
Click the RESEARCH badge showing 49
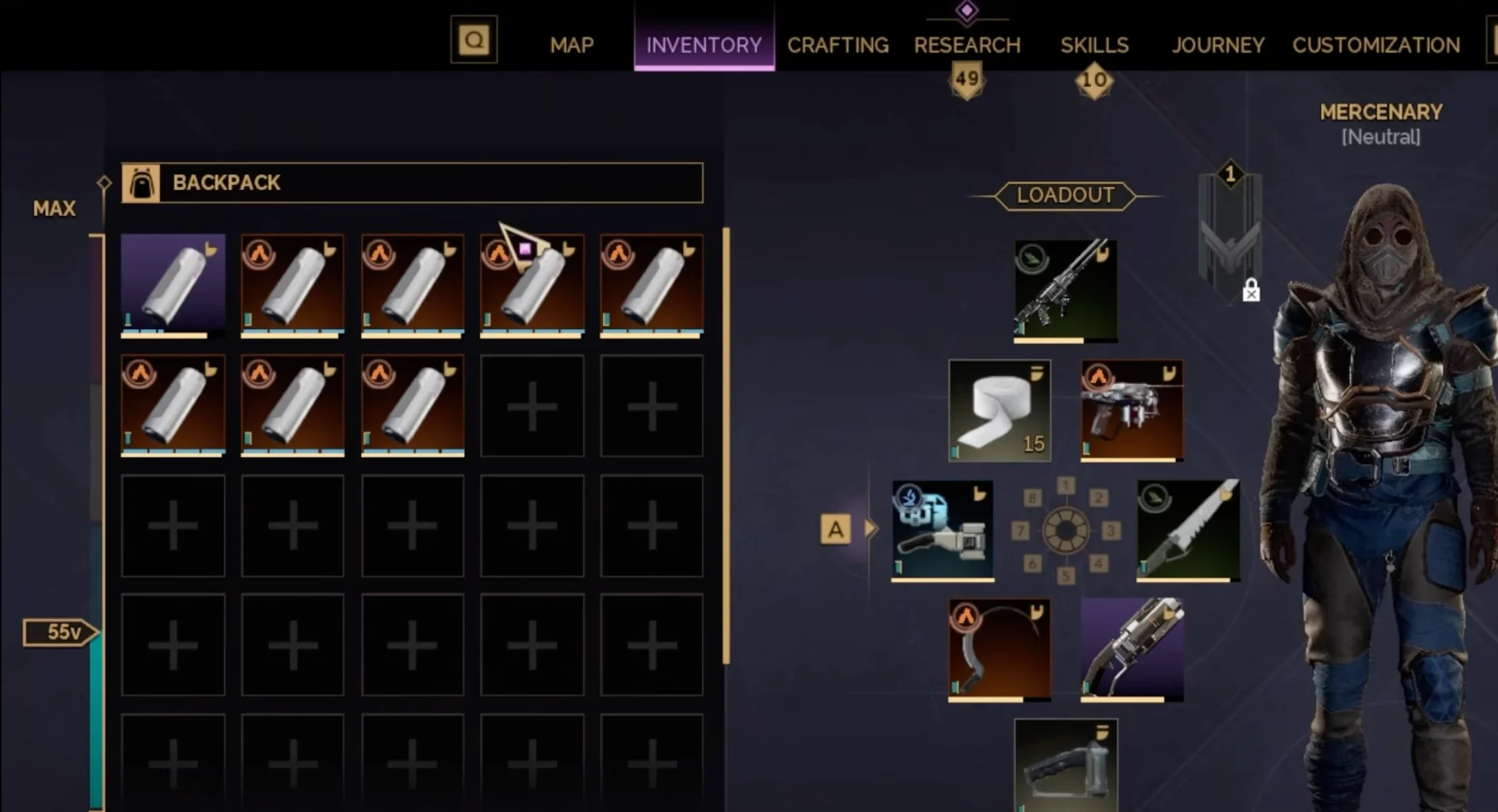(x=967, y=78)
